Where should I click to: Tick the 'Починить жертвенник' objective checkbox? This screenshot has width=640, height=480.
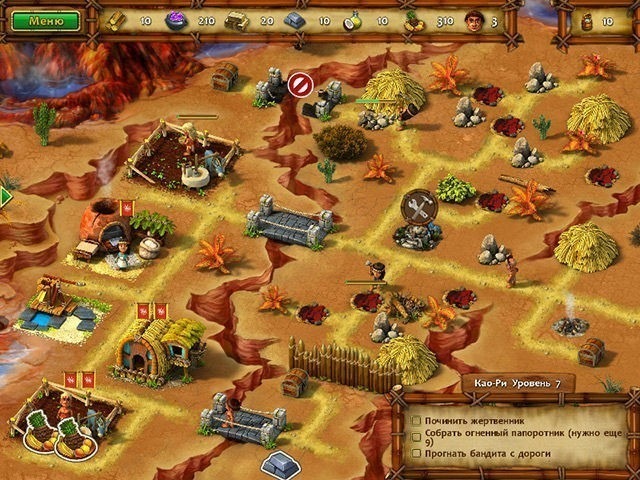coord(417,422)
